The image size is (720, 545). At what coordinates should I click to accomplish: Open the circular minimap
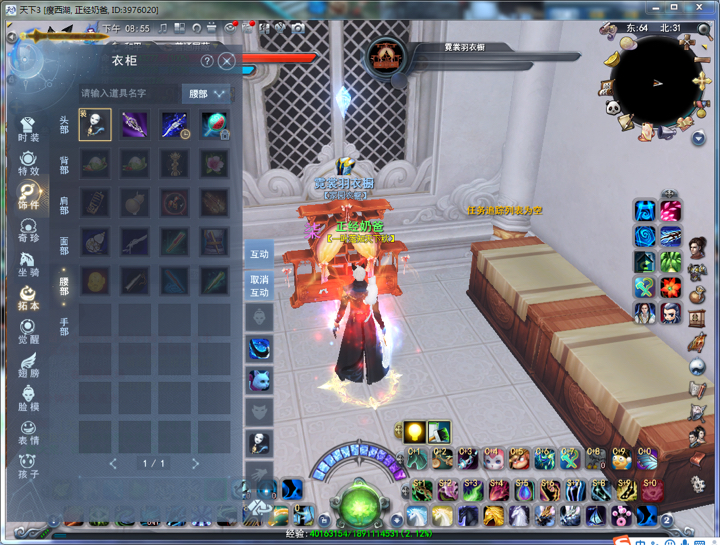[655, 80]
